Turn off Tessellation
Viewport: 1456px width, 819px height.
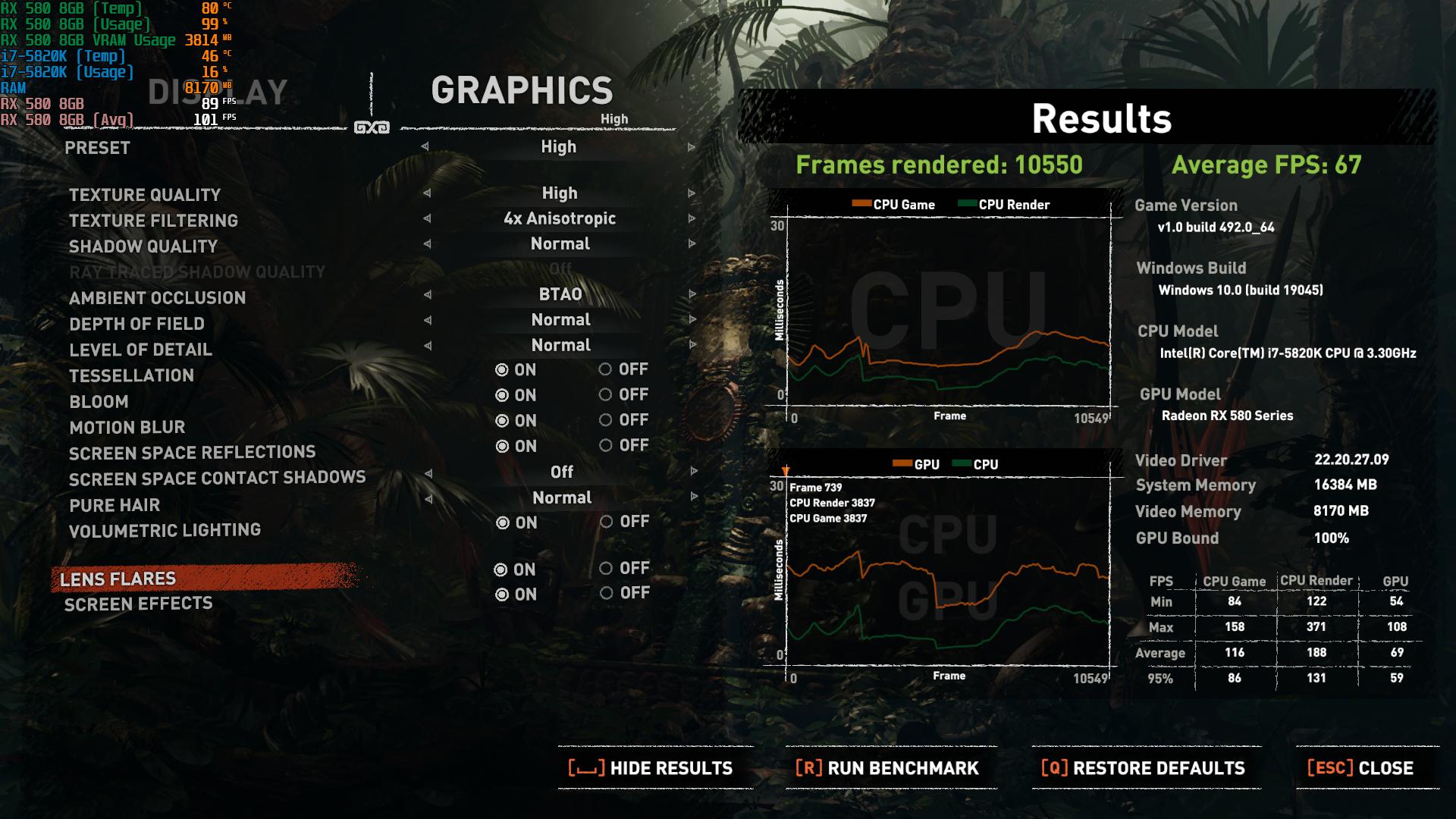pyautogui.click(x=607, y=370)
